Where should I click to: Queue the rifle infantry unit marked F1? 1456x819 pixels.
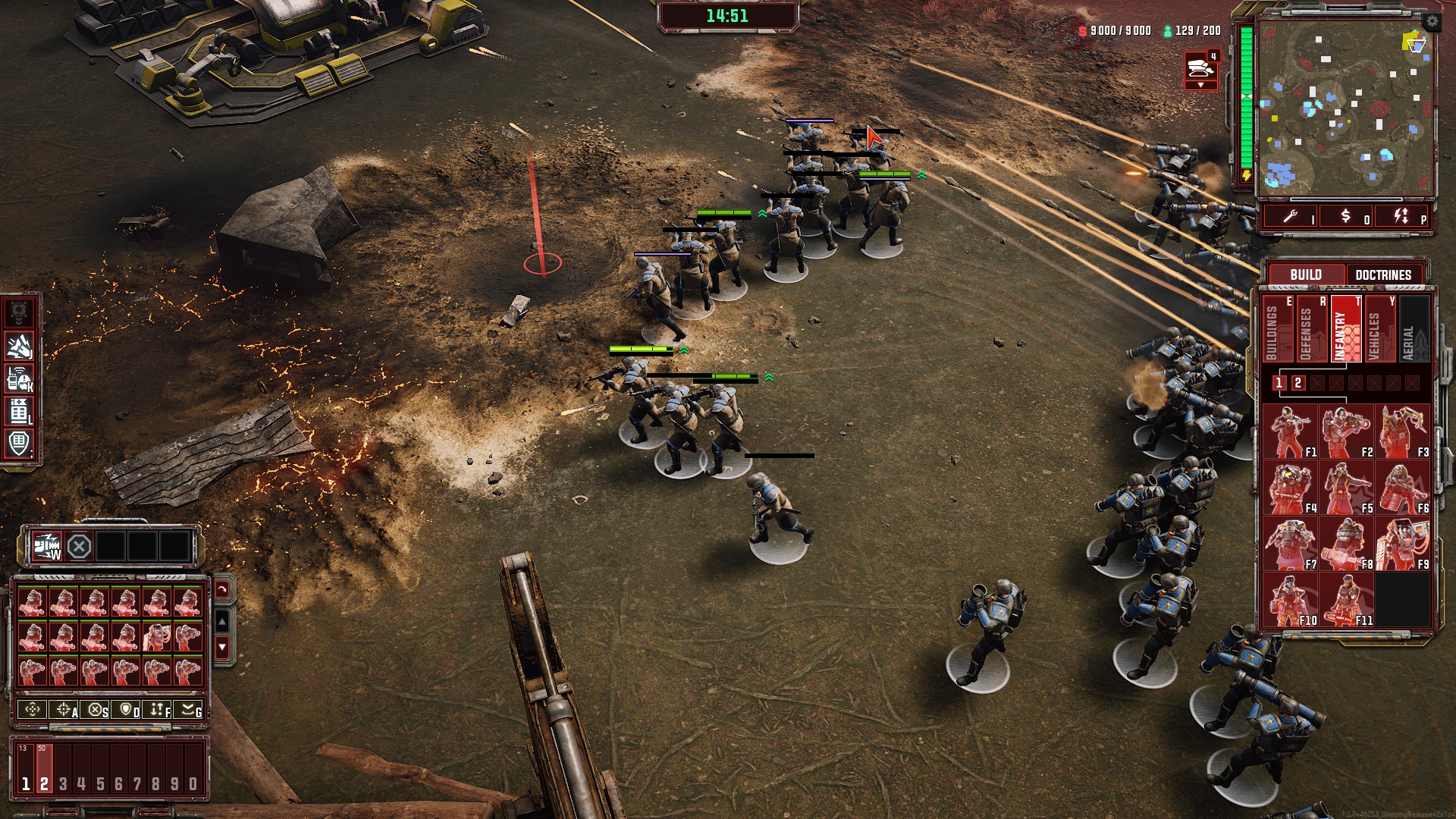[x=1289, y=431]
